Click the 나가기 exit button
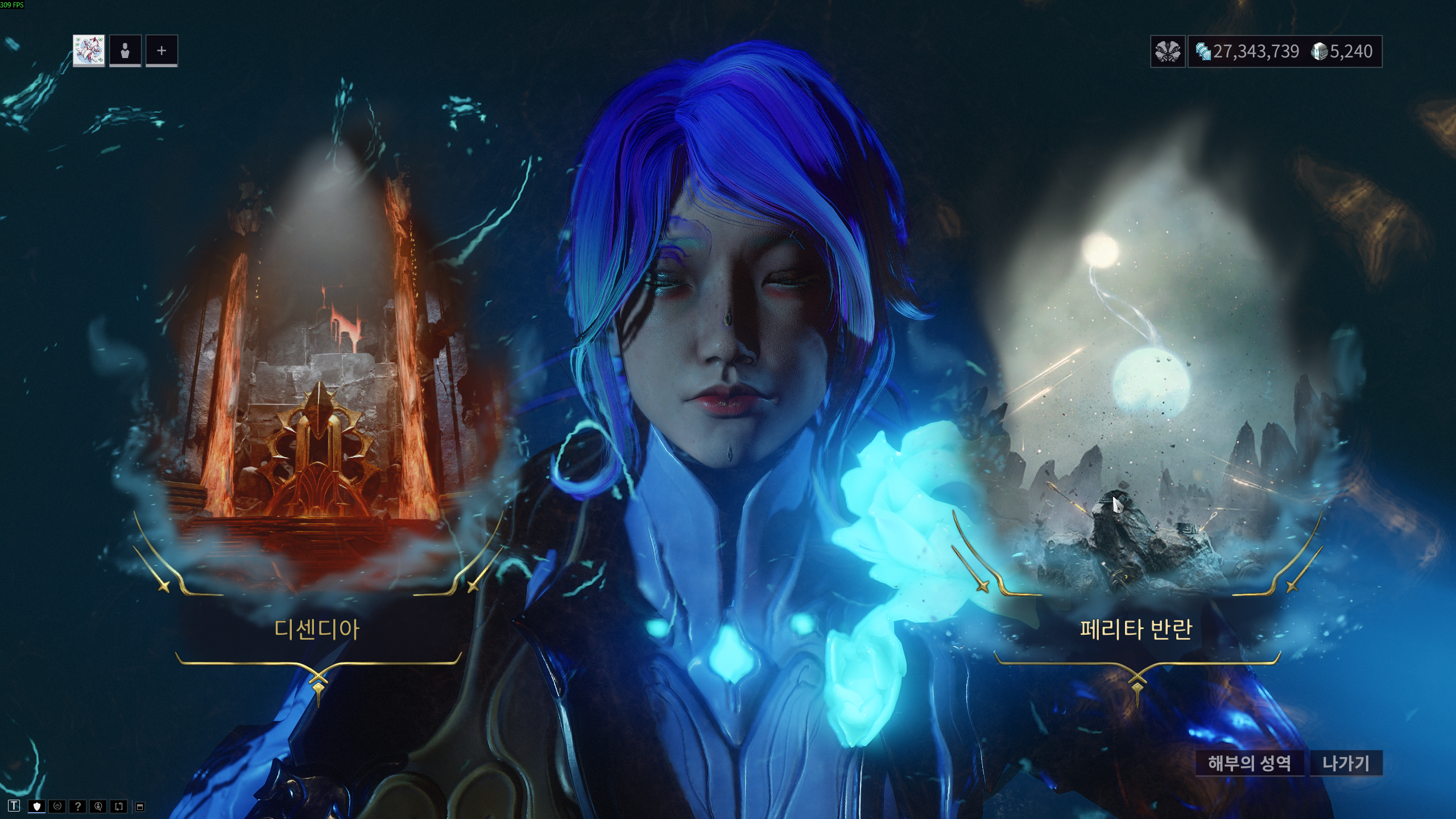Image resolution: width=1456 pixels, height=819 pixels. pos(1346,763)
